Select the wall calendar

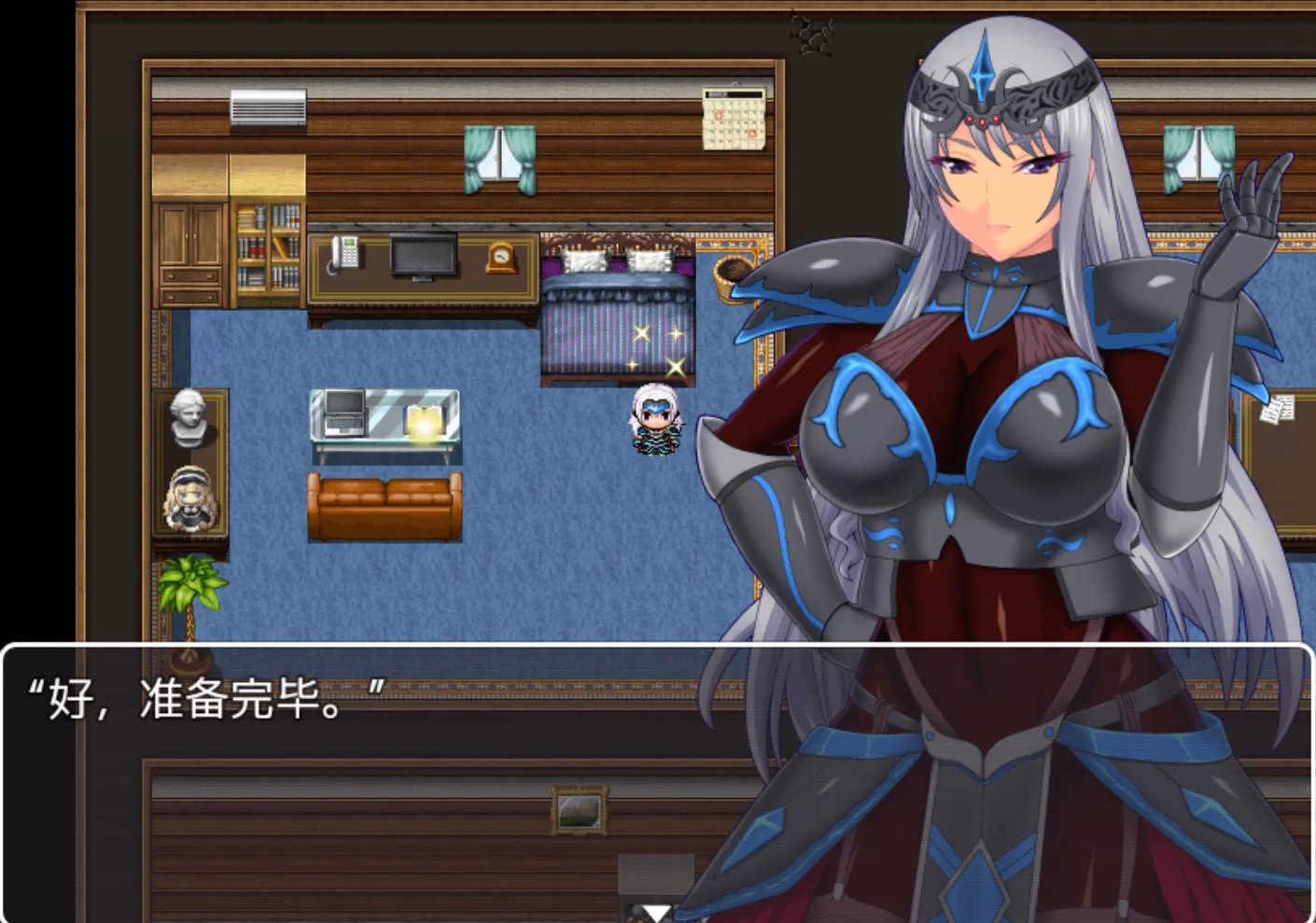pyautogui.click(x=734, y=119)
